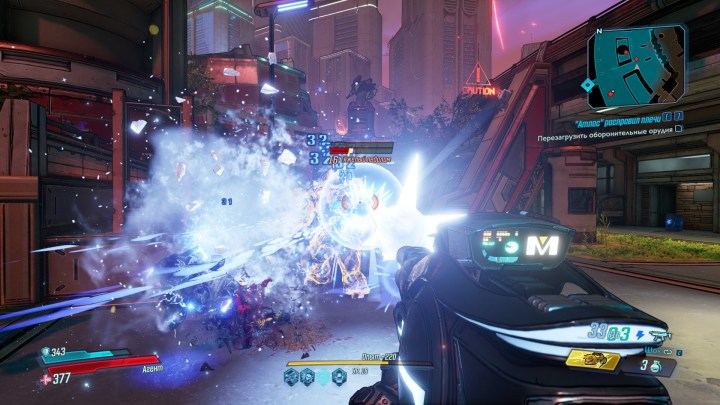Open the minimap in the corner

637,66
